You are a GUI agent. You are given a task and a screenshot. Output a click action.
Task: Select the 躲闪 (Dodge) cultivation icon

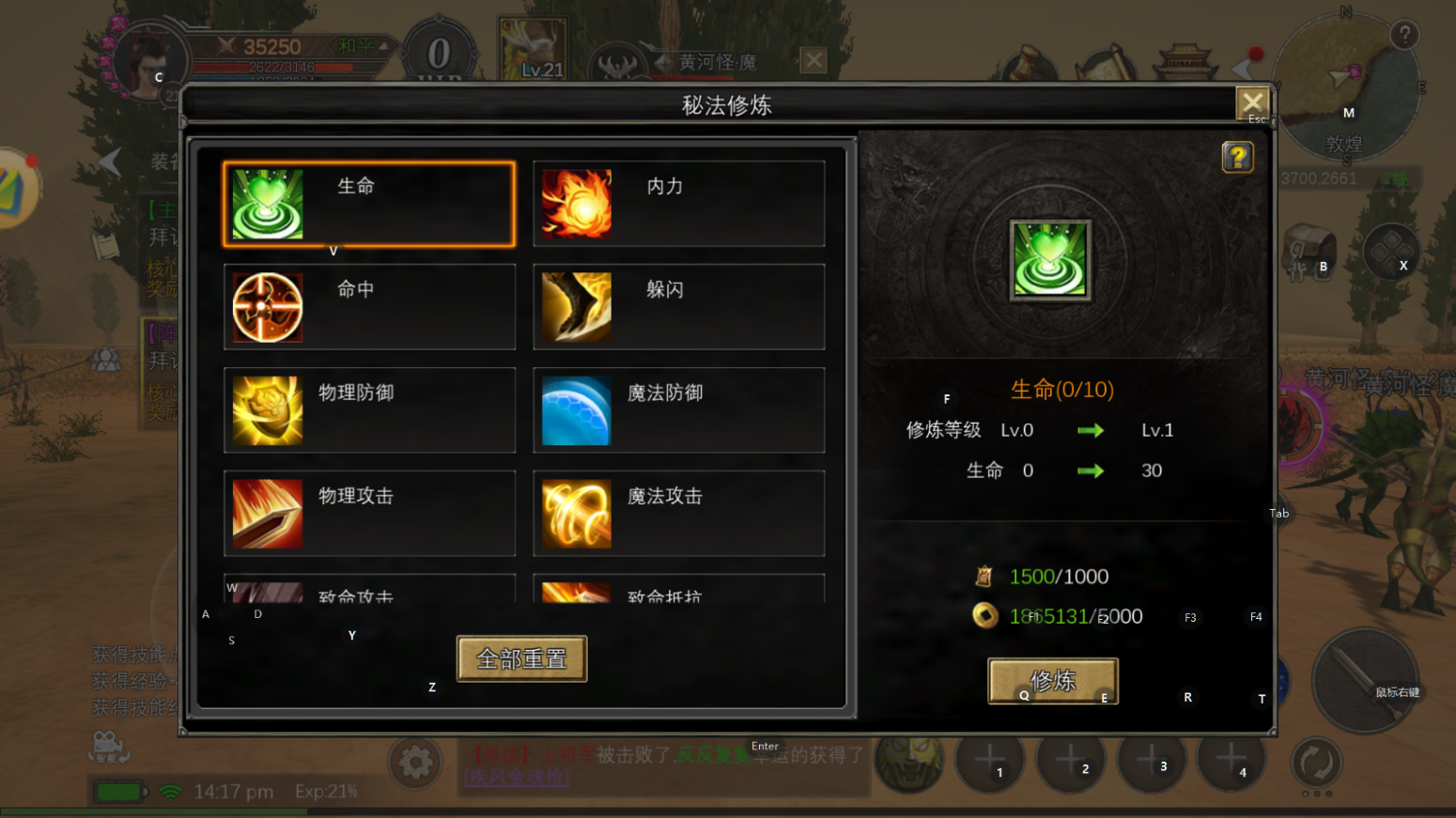pos(576,307)
